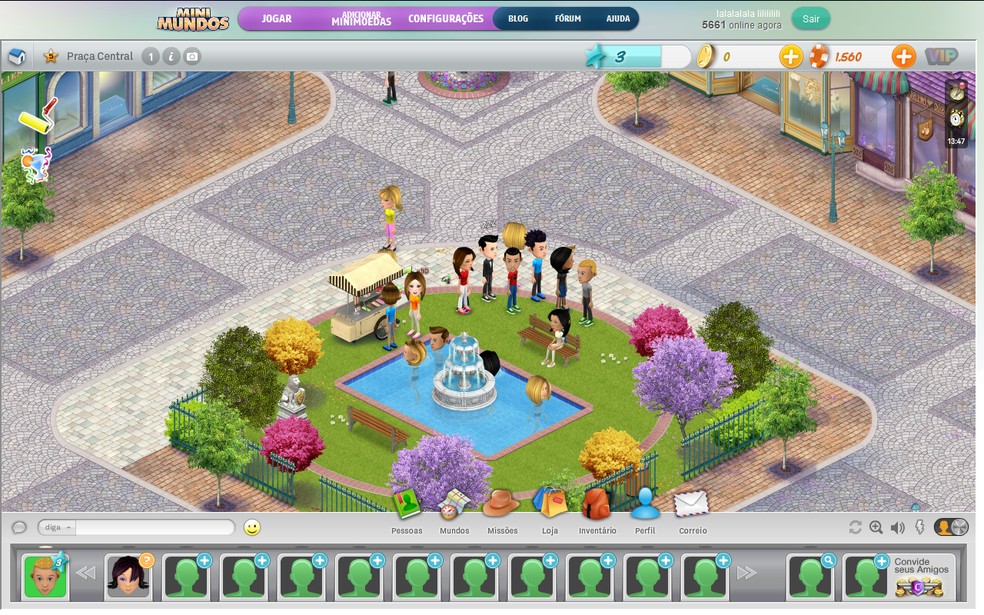Toggle the sound speaker icon
This screenshot has width=984, height=615.
click(897, 527)
